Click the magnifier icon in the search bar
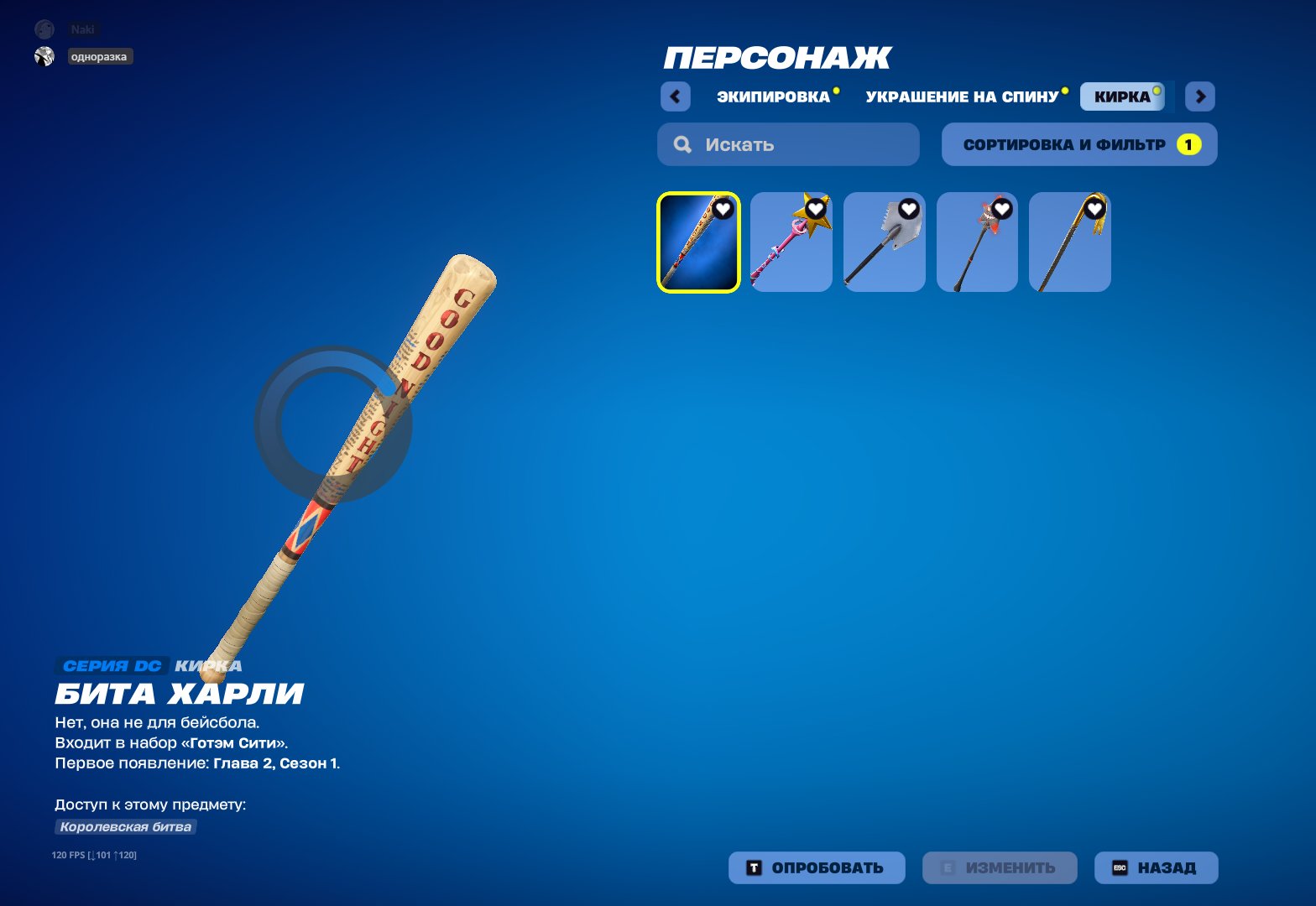 681,143
